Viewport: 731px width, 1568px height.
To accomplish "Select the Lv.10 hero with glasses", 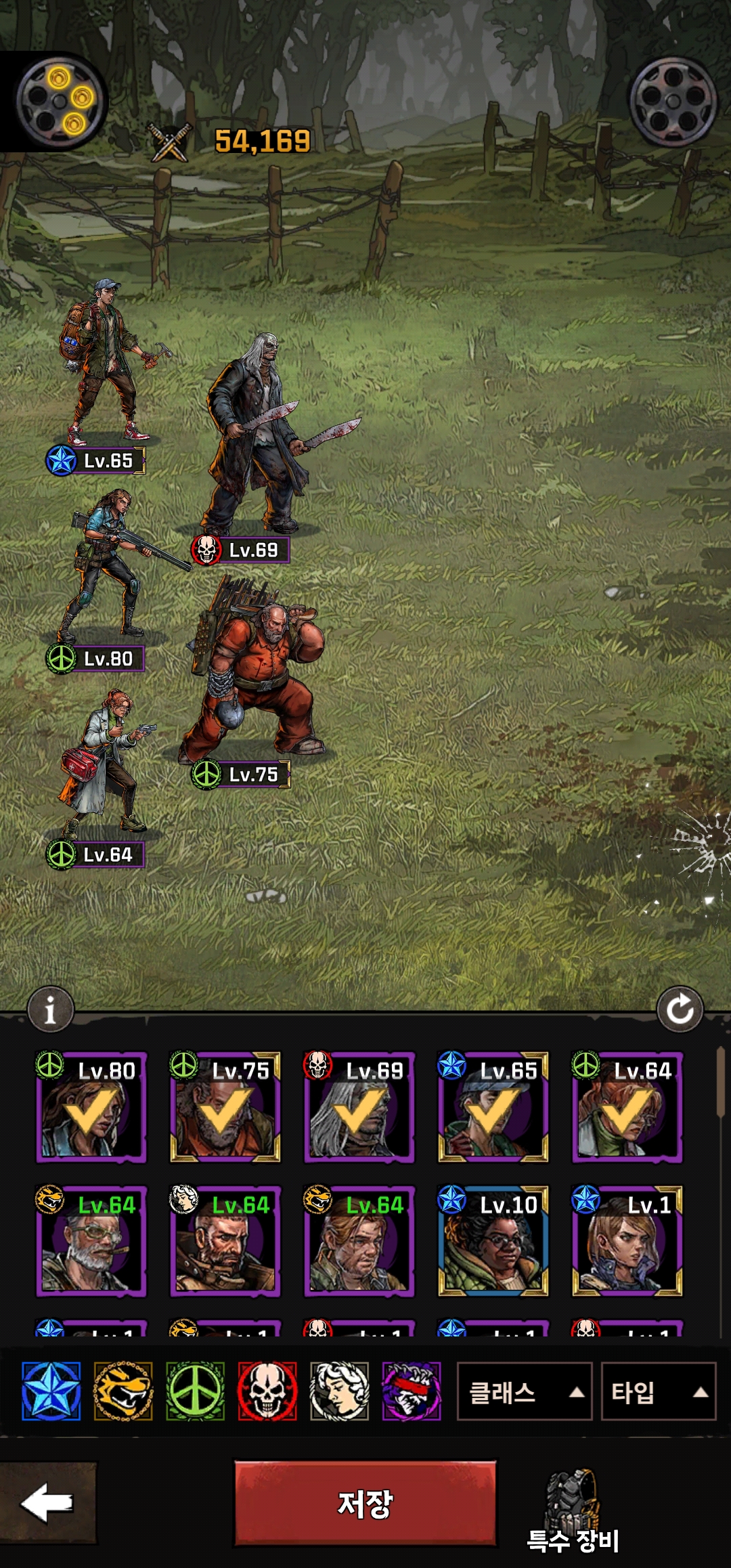I will [493, 1241].
